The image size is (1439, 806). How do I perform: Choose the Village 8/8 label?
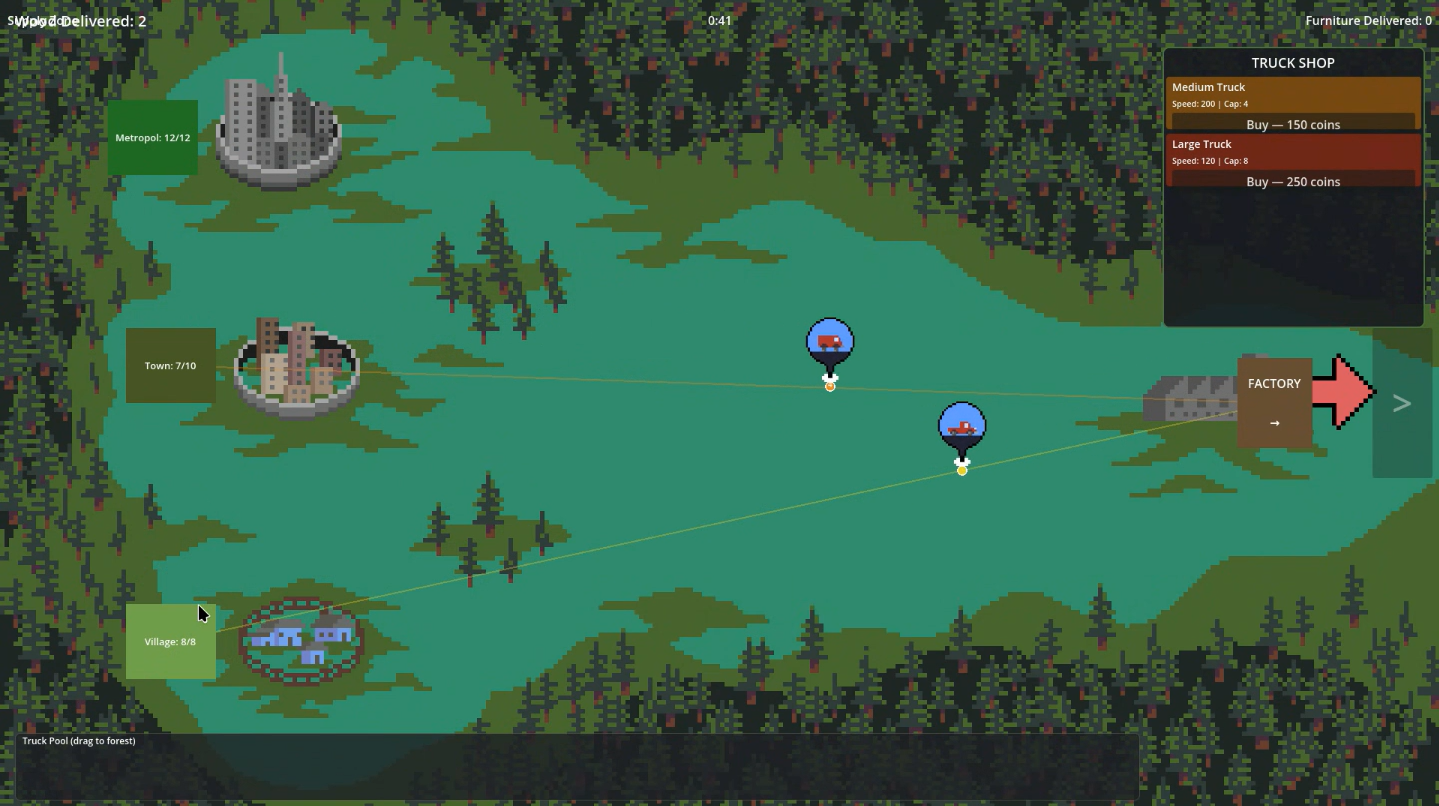point(170,642)
